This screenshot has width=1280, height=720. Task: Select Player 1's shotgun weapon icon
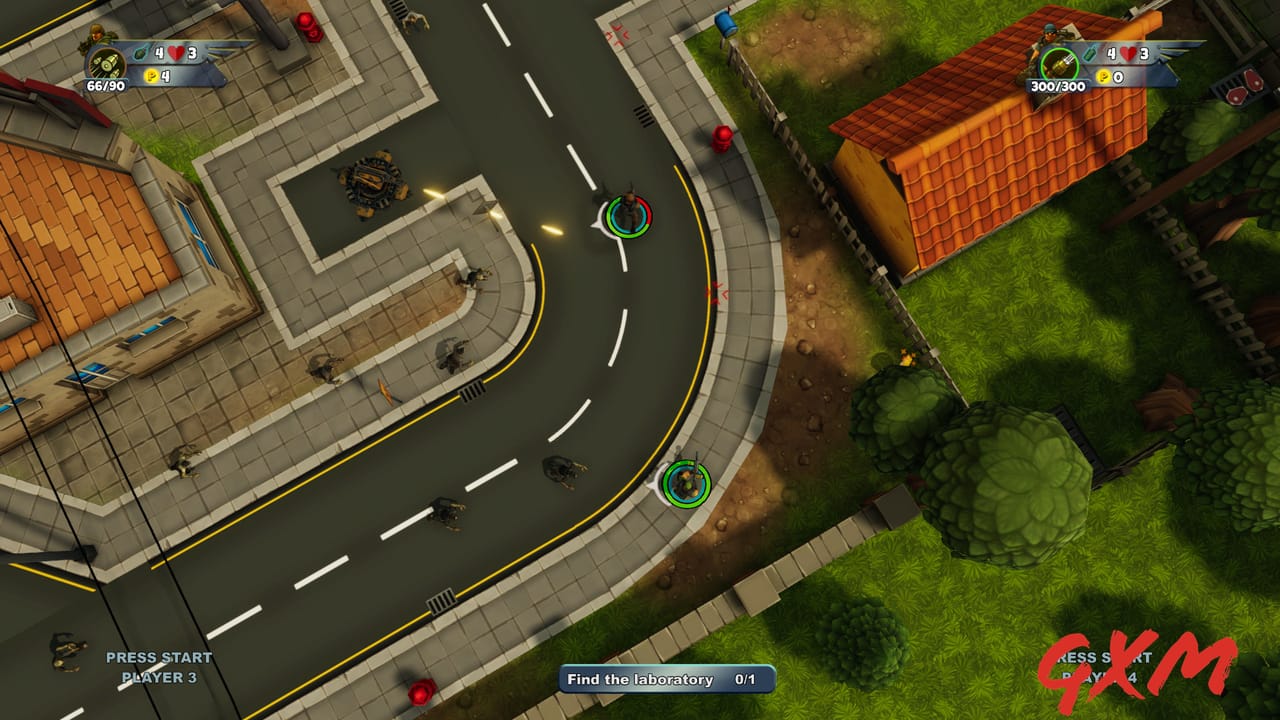click(x=106, y=64)
